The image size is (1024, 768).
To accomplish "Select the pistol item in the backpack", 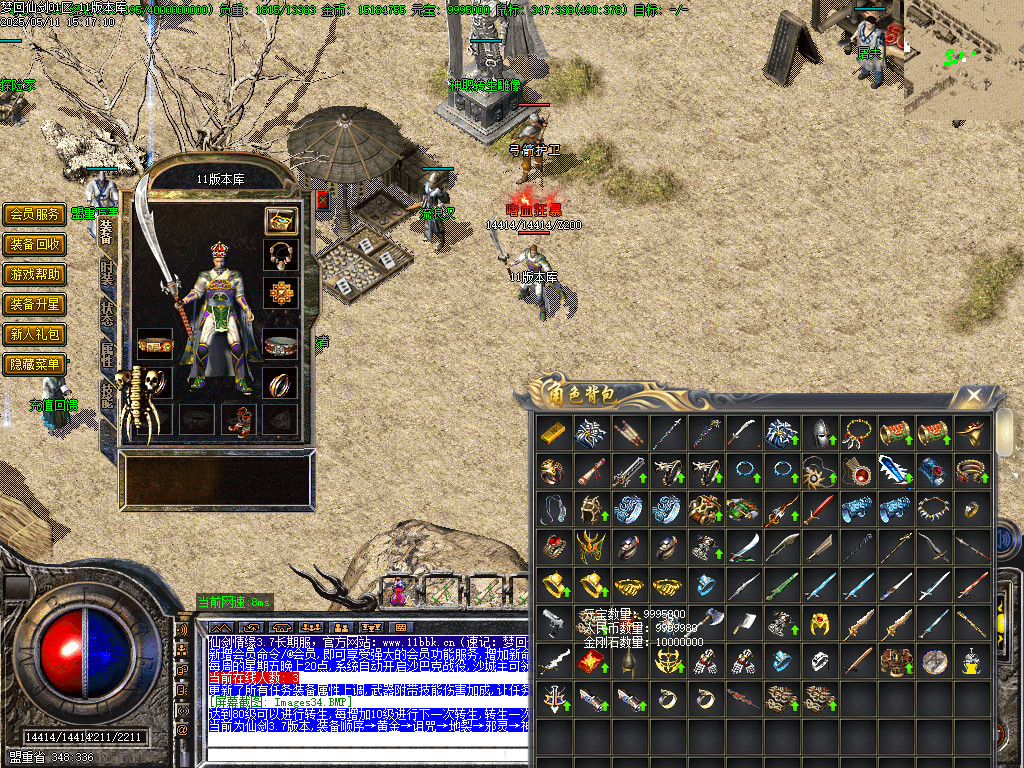I will click(x=553, y=623).
